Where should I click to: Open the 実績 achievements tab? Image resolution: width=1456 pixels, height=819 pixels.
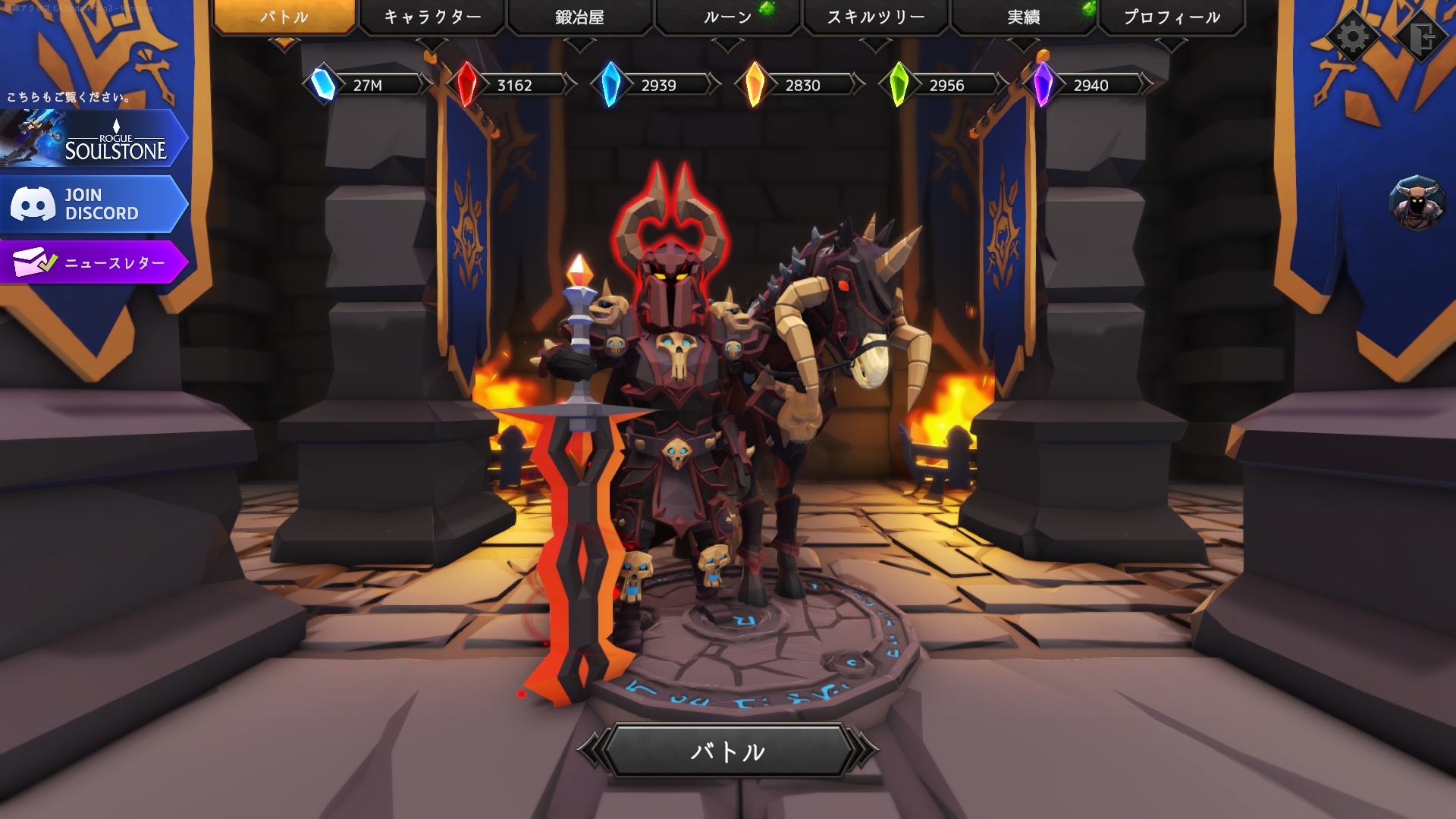click(x=1023, y=17)
